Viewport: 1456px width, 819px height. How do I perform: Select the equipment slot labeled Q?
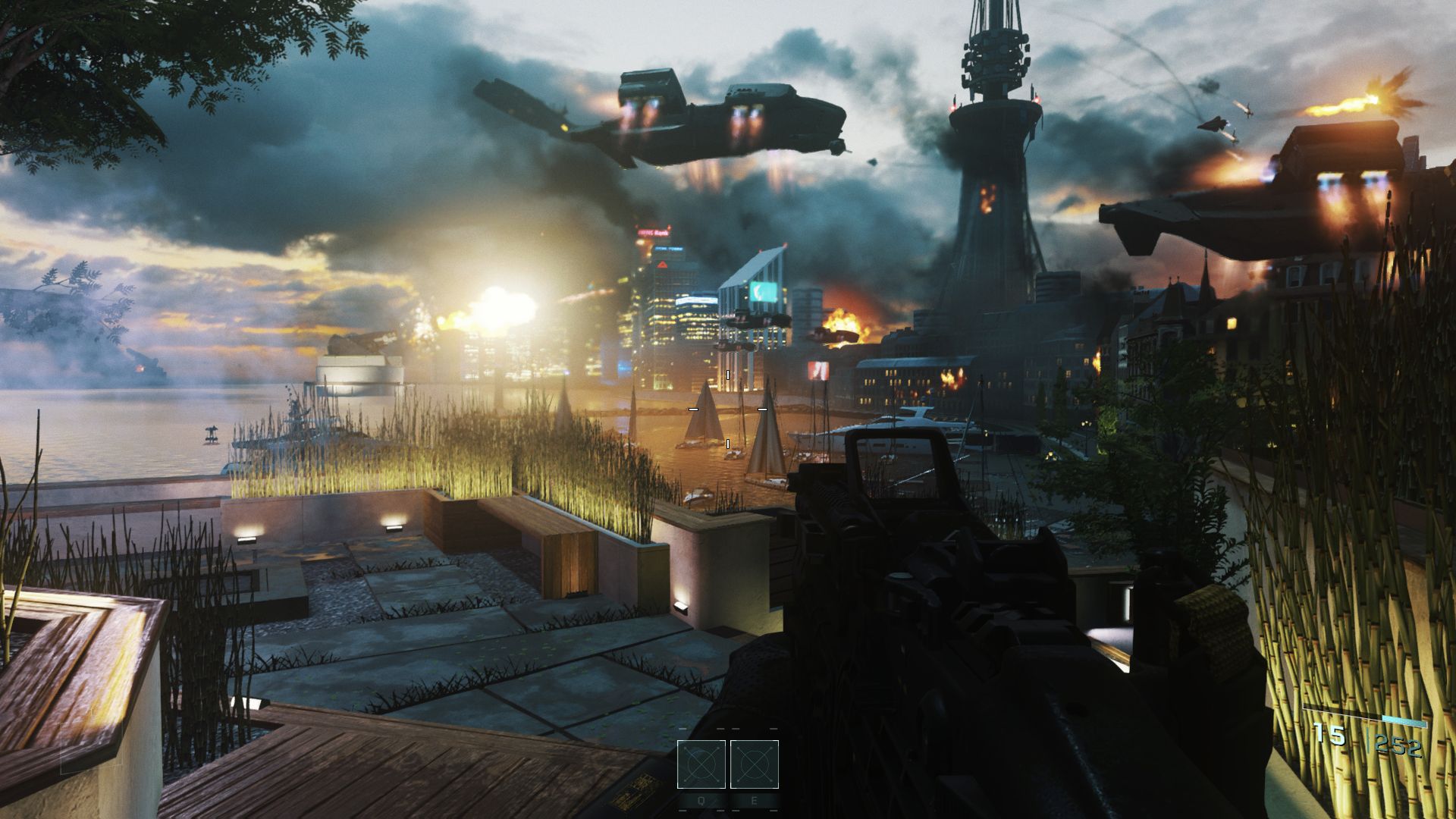tap(701, 764)
